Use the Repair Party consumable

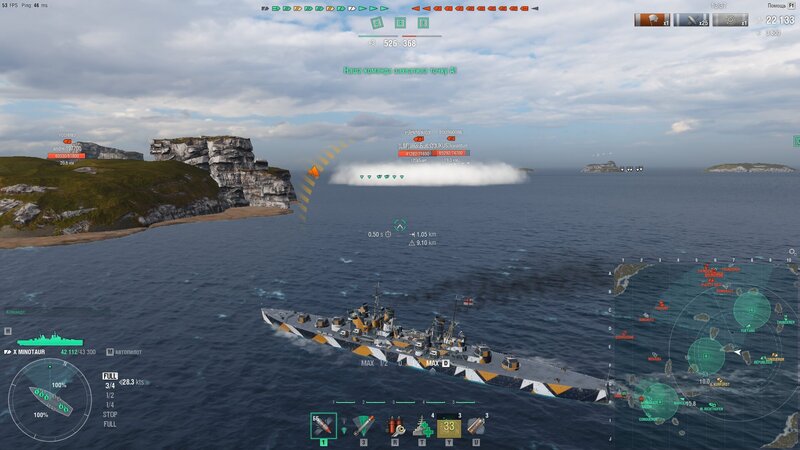point(422,427)
